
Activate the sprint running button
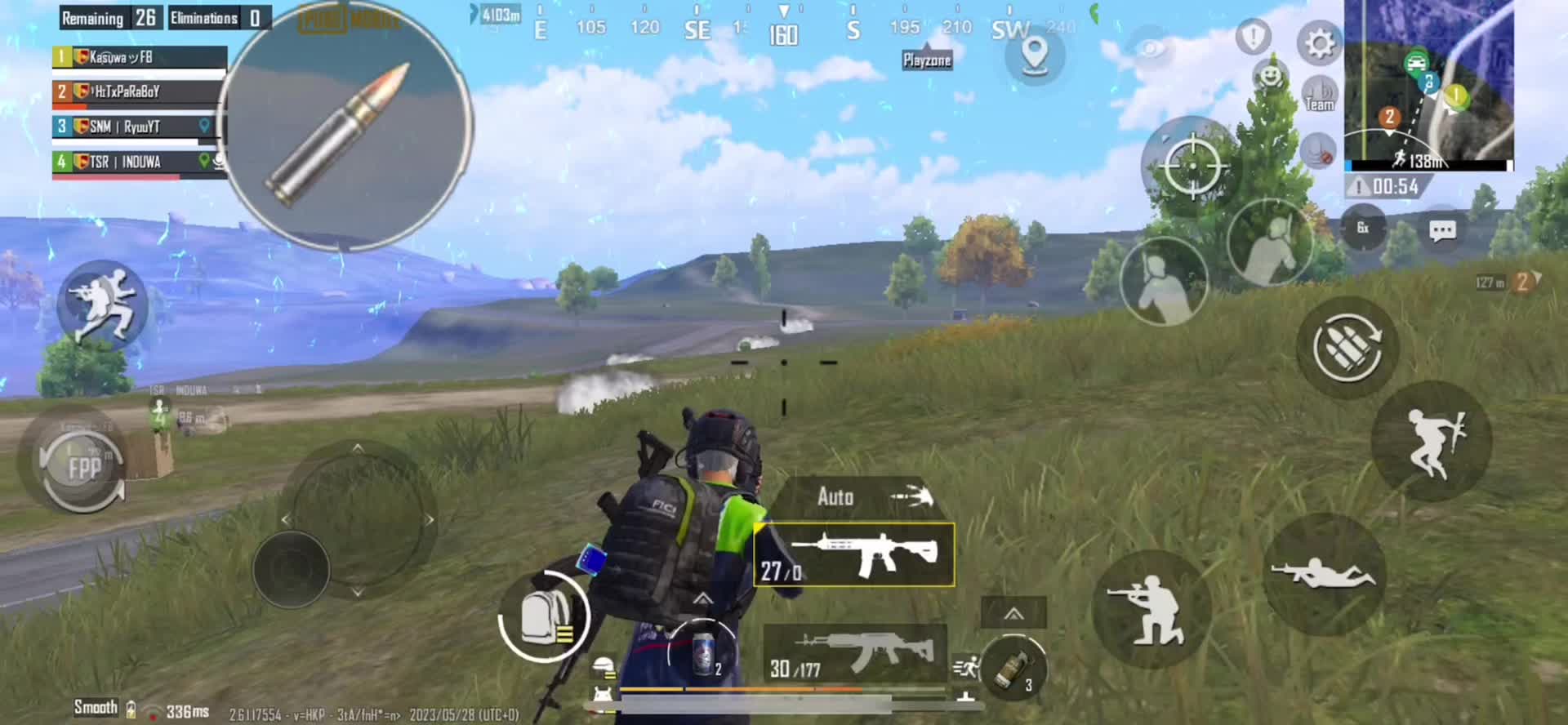[102, 305]
